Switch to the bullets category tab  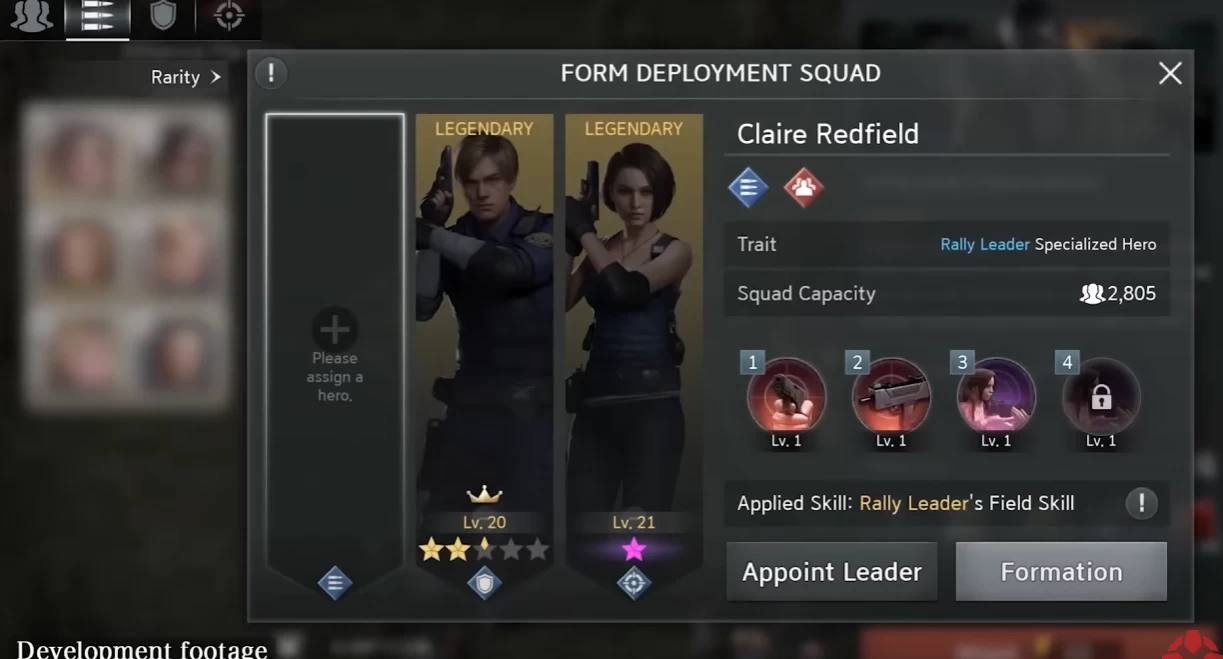click(97, 17)
